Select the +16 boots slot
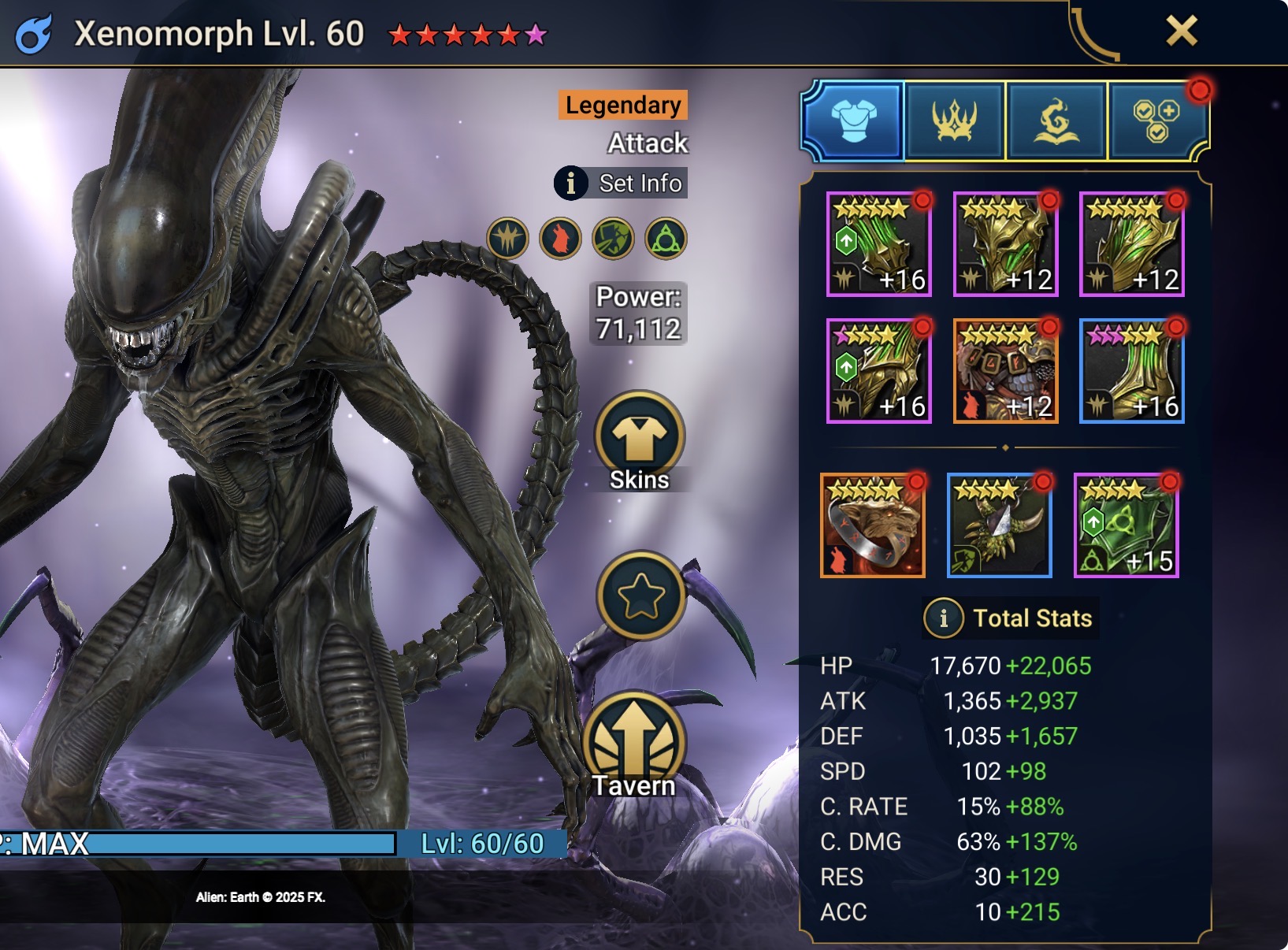Screen dimensions: 1288x950 [1131, 371]
